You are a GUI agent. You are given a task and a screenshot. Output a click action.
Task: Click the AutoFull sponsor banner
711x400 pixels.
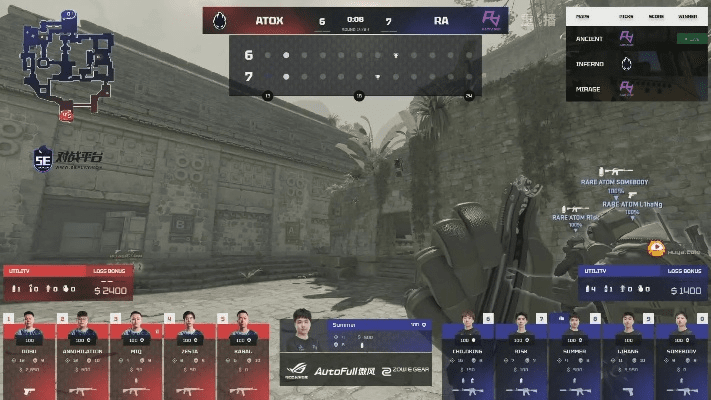pyautogui.click(x=343, y=371)
